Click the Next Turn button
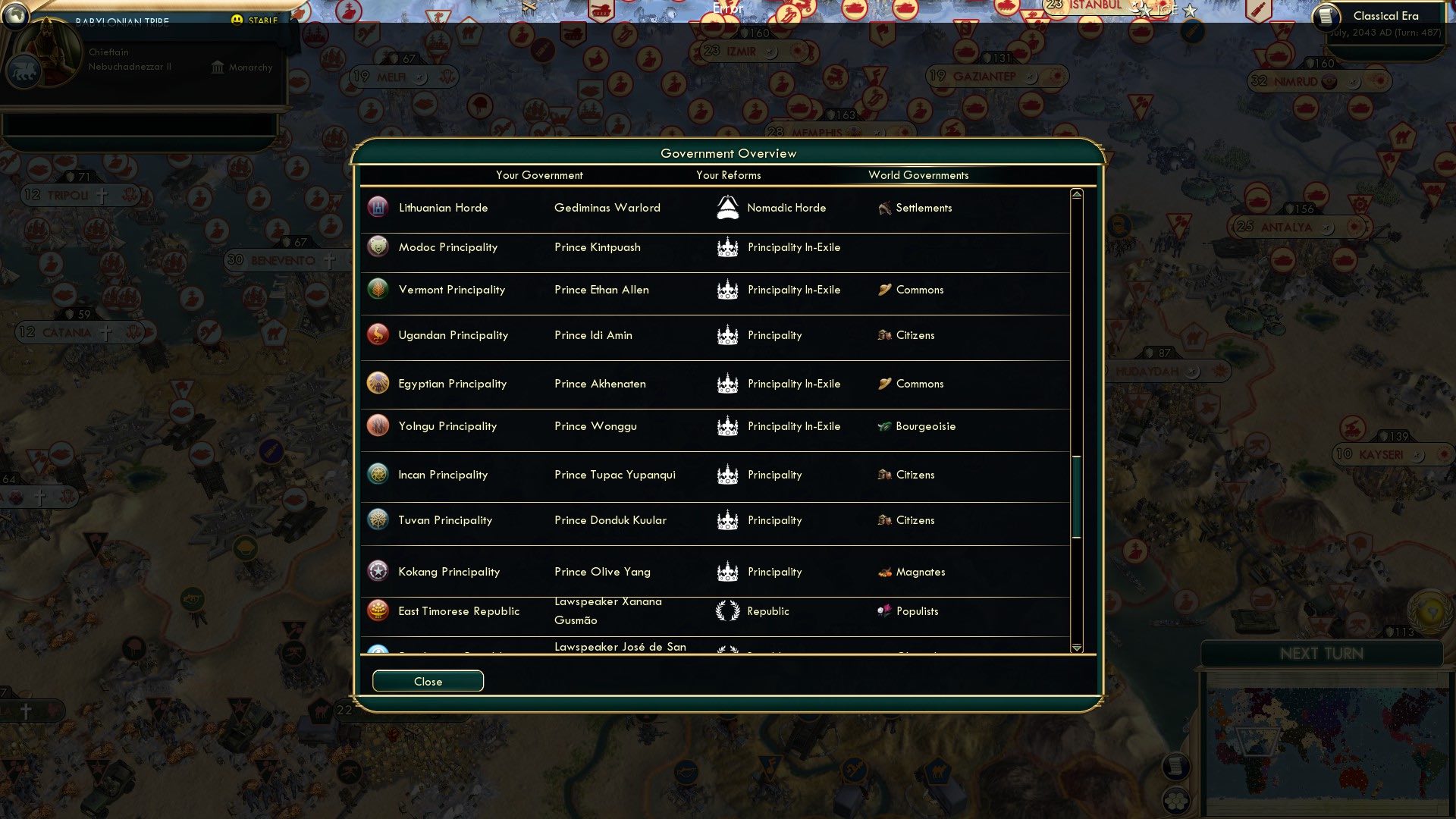 pos(1323,654)
